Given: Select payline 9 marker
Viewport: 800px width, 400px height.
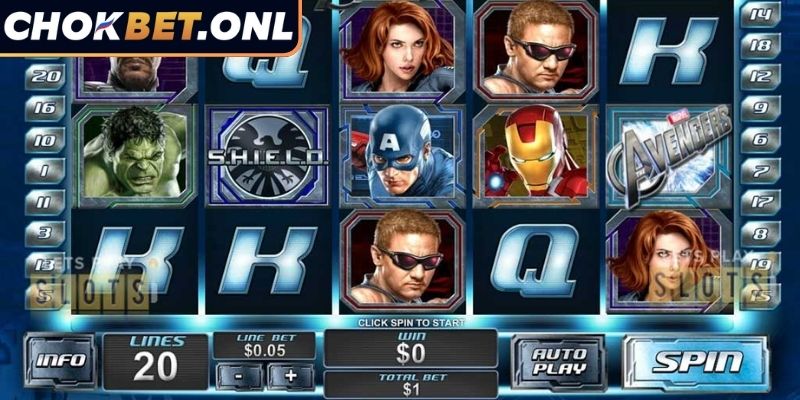Looking at the screenshot, I should click(762, 108).
